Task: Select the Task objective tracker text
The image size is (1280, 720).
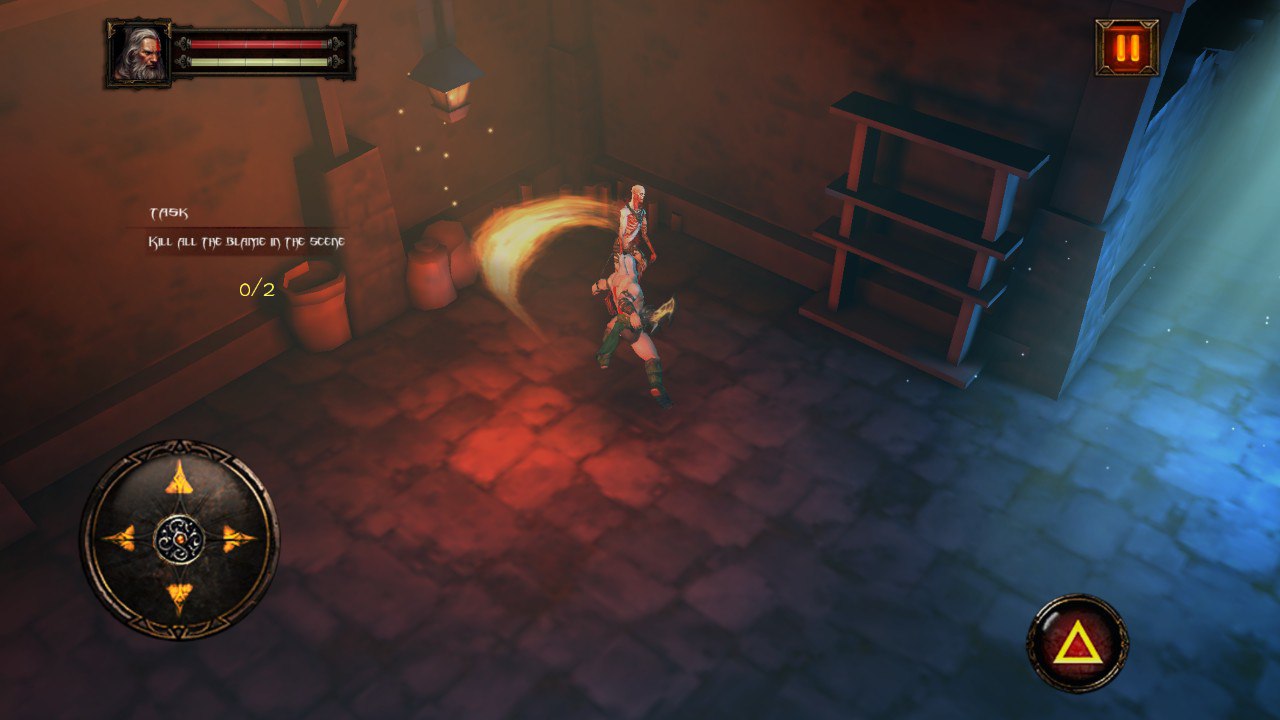Action: 247,242
